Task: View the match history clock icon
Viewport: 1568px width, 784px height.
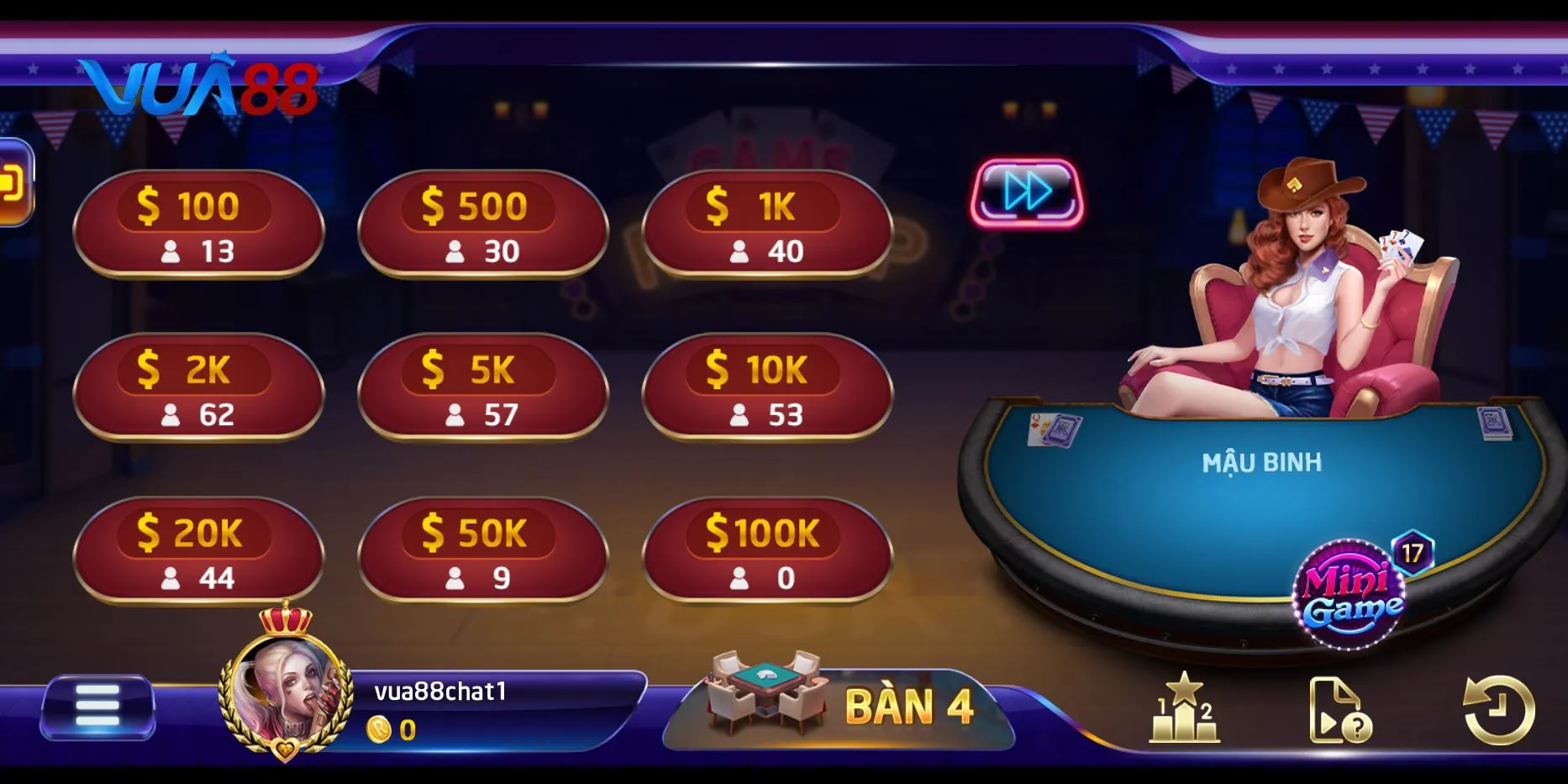Action: coord(1499,710)
